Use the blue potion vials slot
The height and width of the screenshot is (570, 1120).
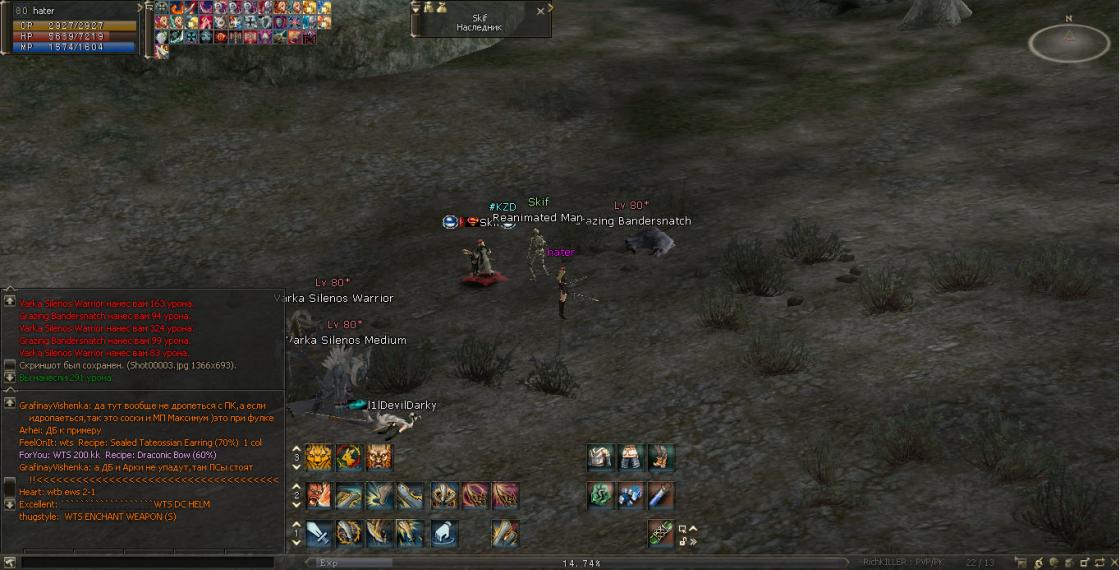coord(629,495)
